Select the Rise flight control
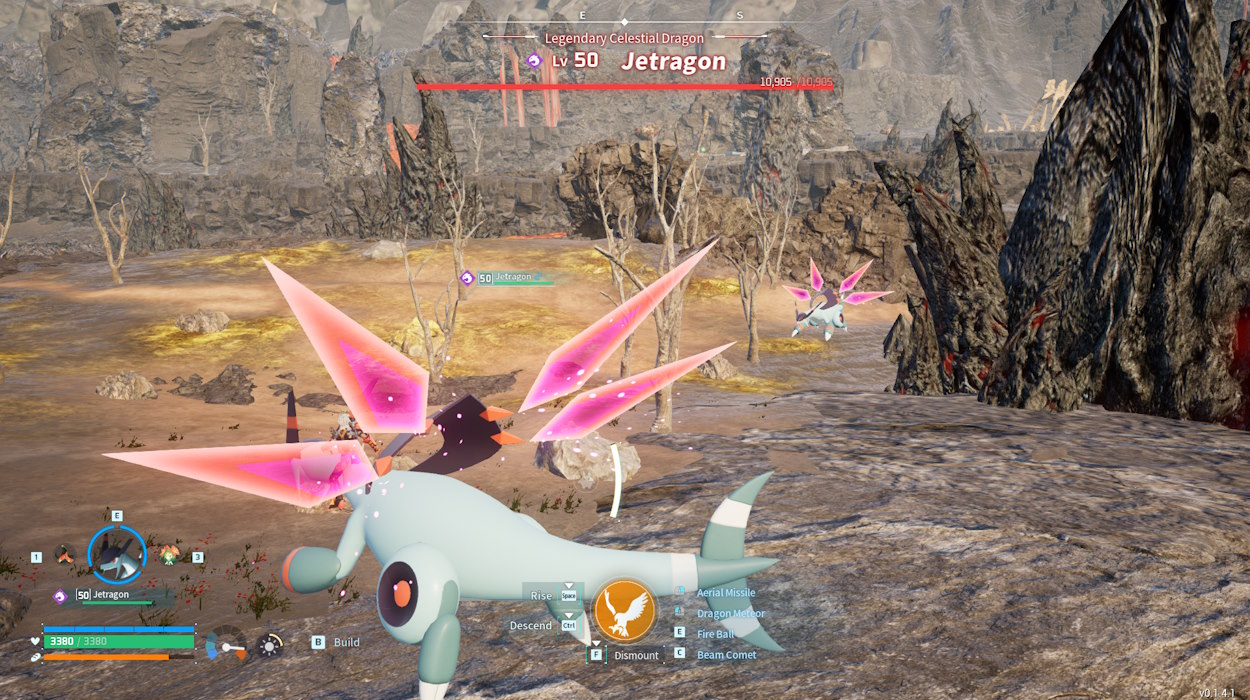Screen dimensions: 1250x700 click(541, 596)
